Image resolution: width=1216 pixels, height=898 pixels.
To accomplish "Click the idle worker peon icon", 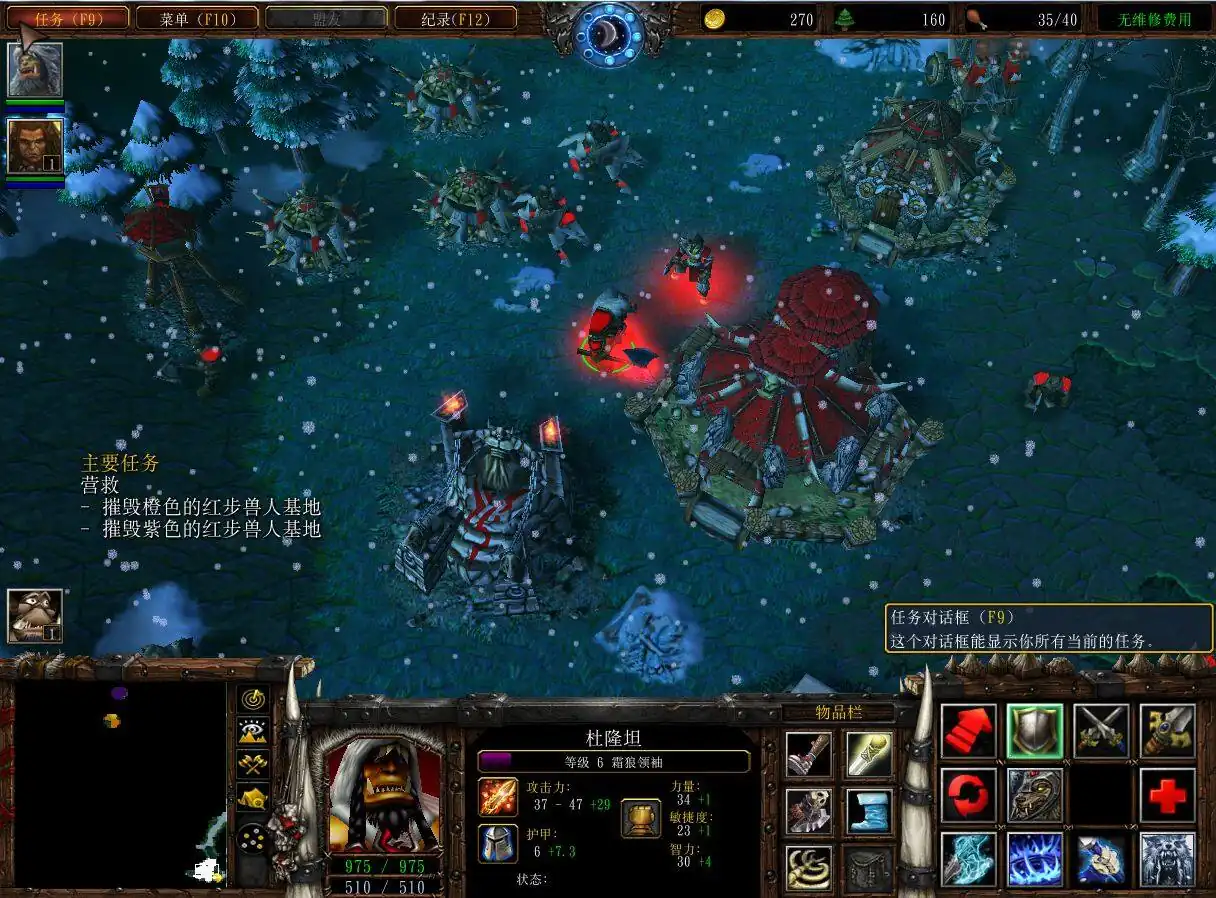I will click(x=35, y=615).
